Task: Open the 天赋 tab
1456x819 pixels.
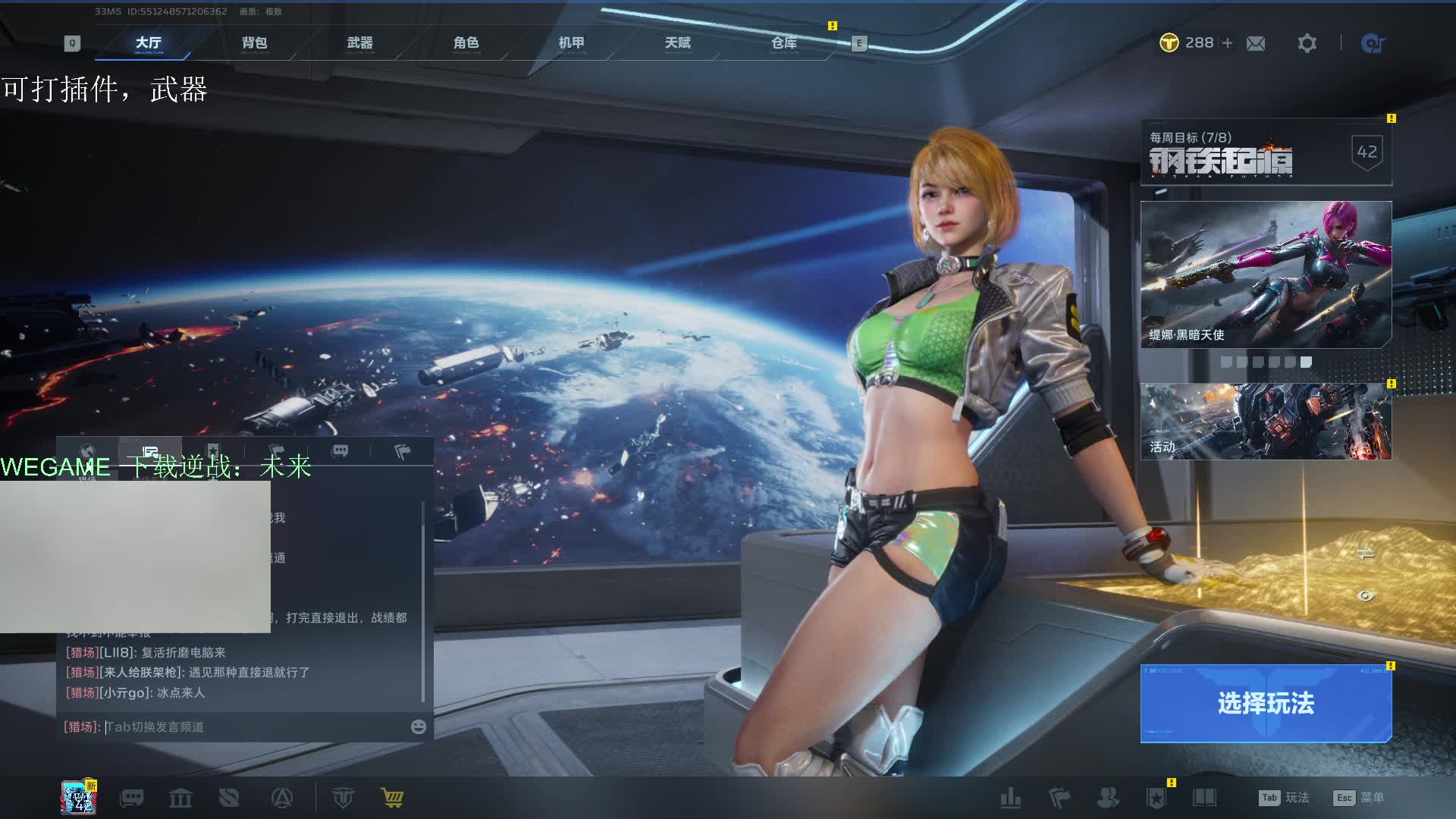Action: point(677,43)
